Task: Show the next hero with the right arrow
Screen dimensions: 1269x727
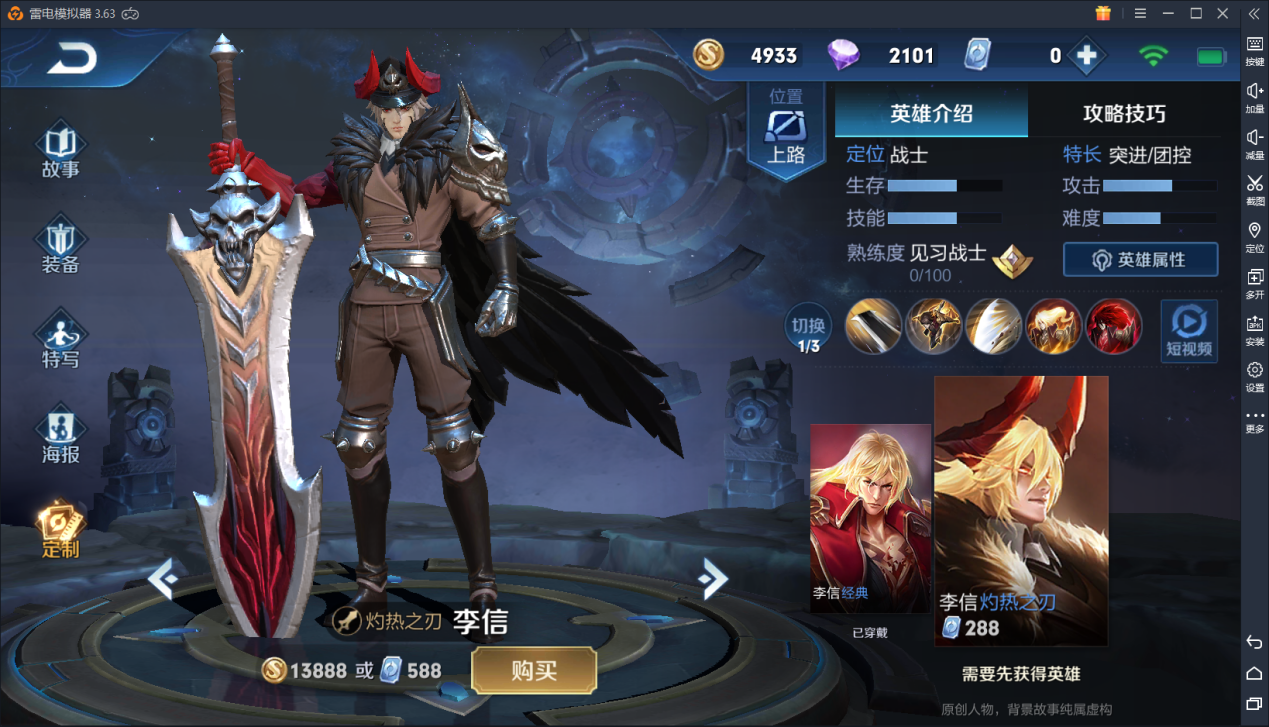Action: pos(712,578)
